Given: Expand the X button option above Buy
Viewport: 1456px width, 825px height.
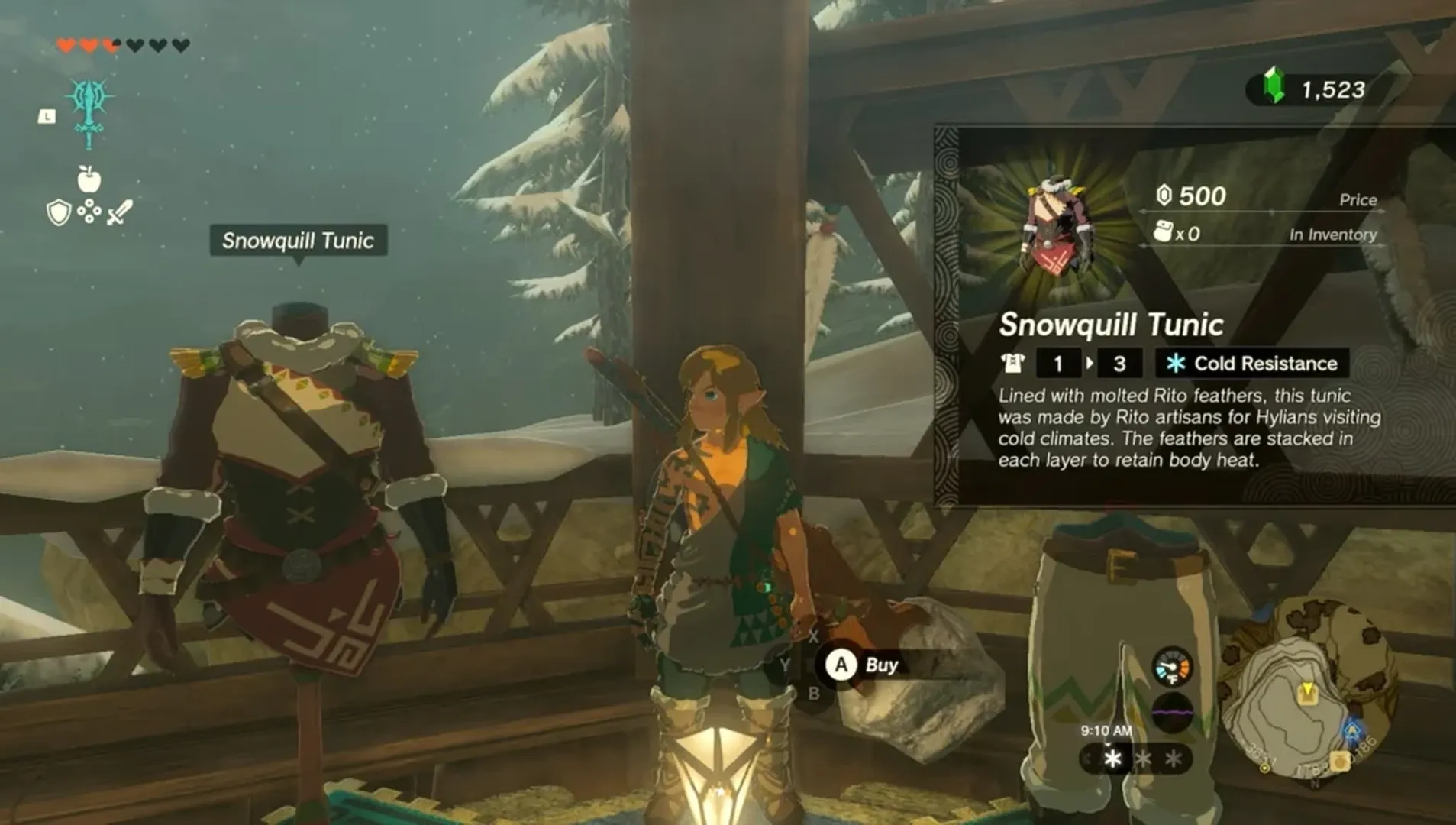Looking at the screenshot, I should [814, 635].
